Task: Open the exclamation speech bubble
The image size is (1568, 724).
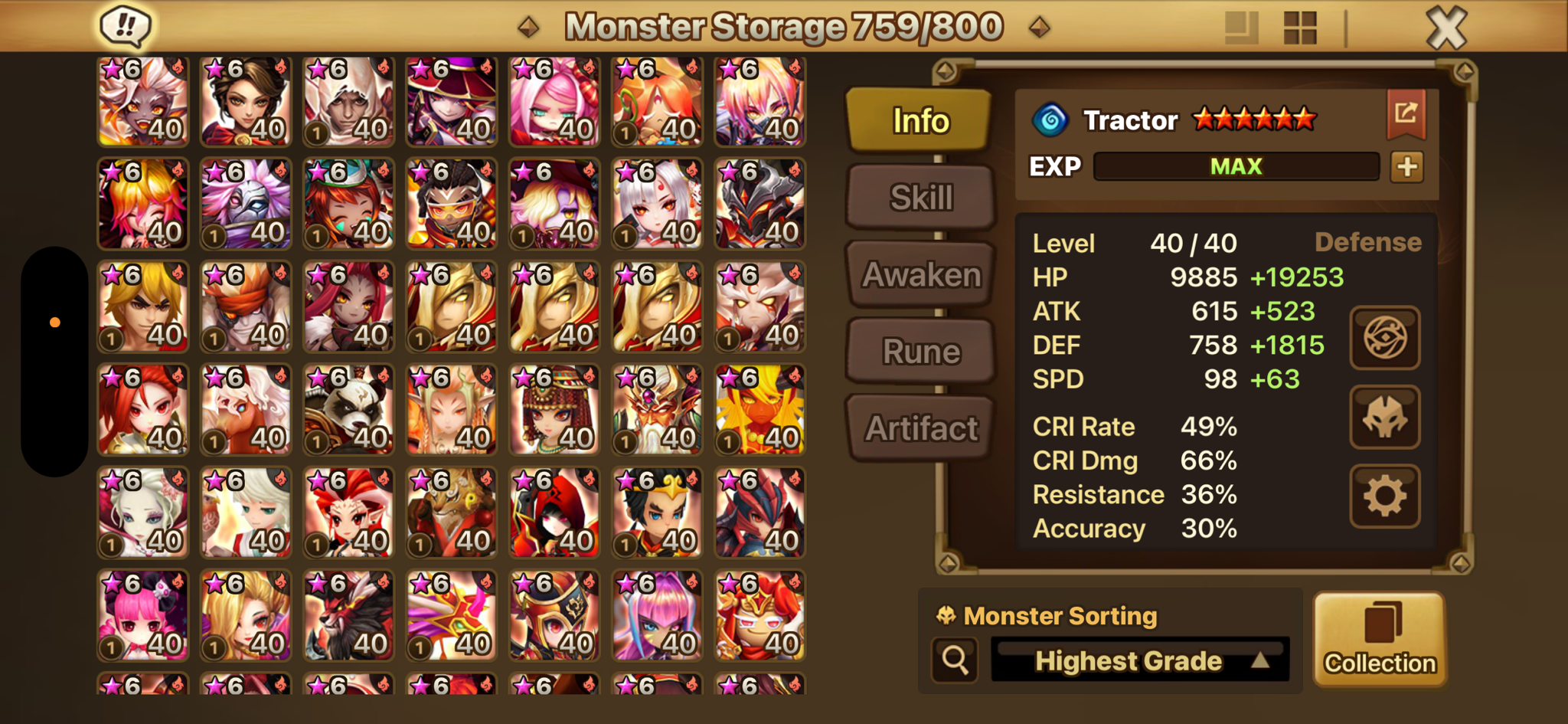Action: (126, 27)
